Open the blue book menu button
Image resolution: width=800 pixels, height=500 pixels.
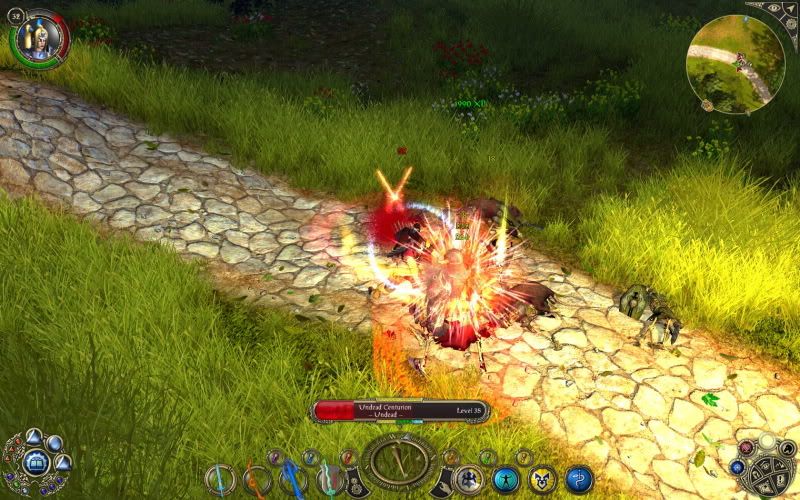(x=34, y=462)
